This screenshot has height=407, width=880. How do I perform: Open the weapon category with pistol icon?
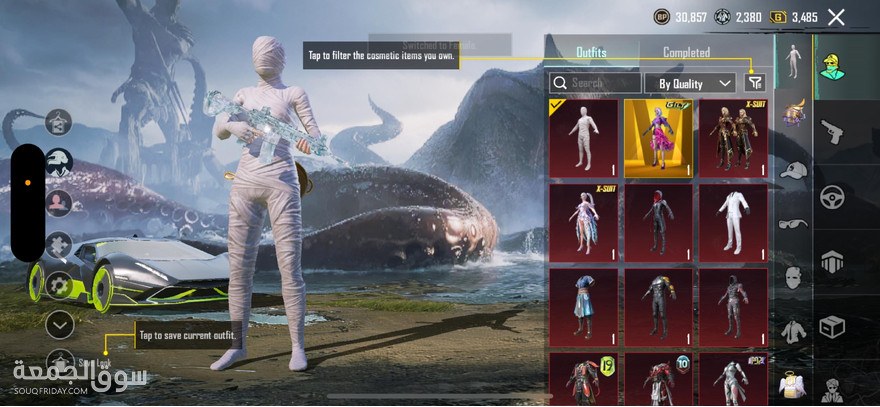click(832, 131)
